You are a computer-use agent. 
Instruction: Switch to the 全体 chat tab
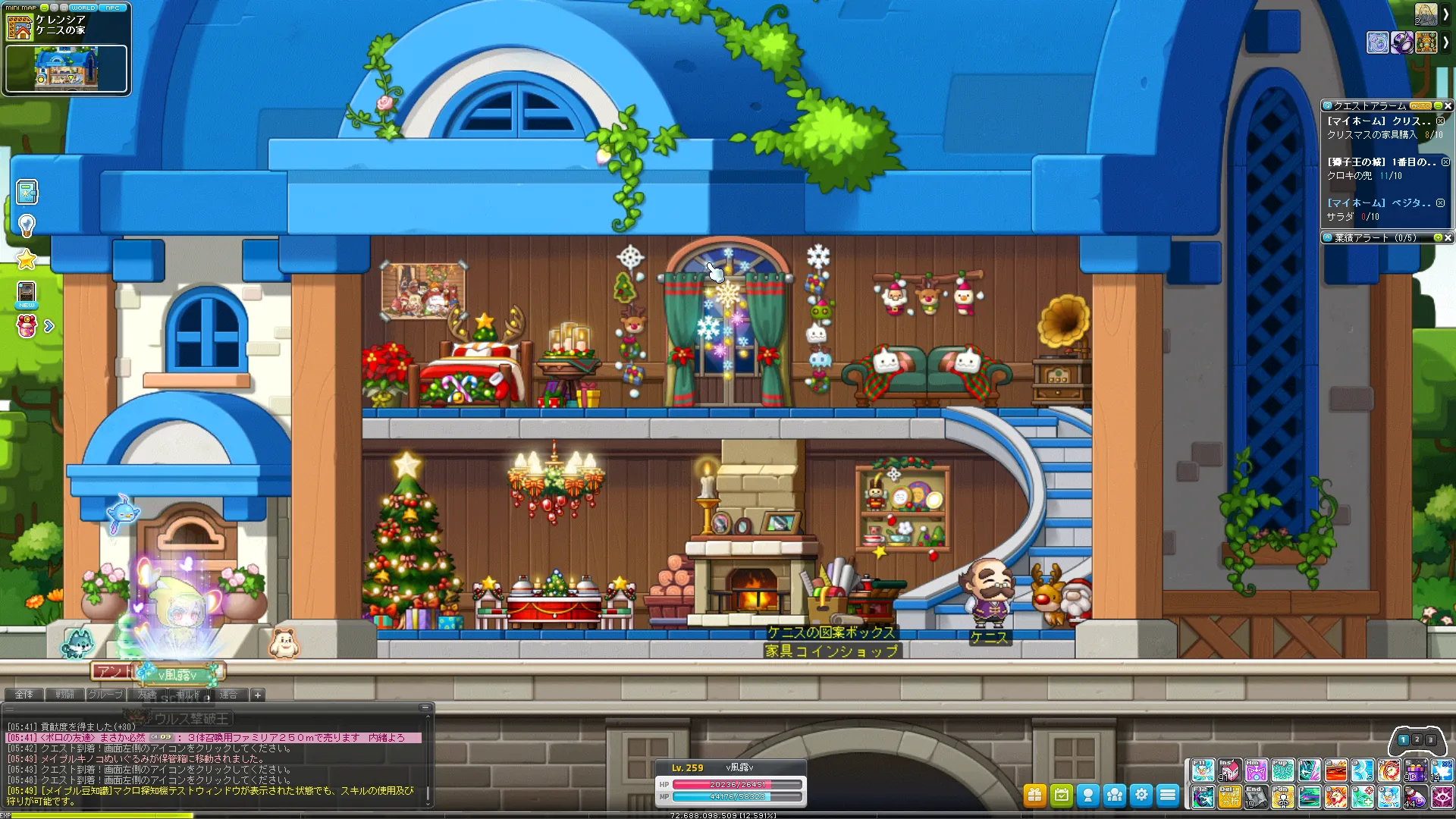[24, 695]
